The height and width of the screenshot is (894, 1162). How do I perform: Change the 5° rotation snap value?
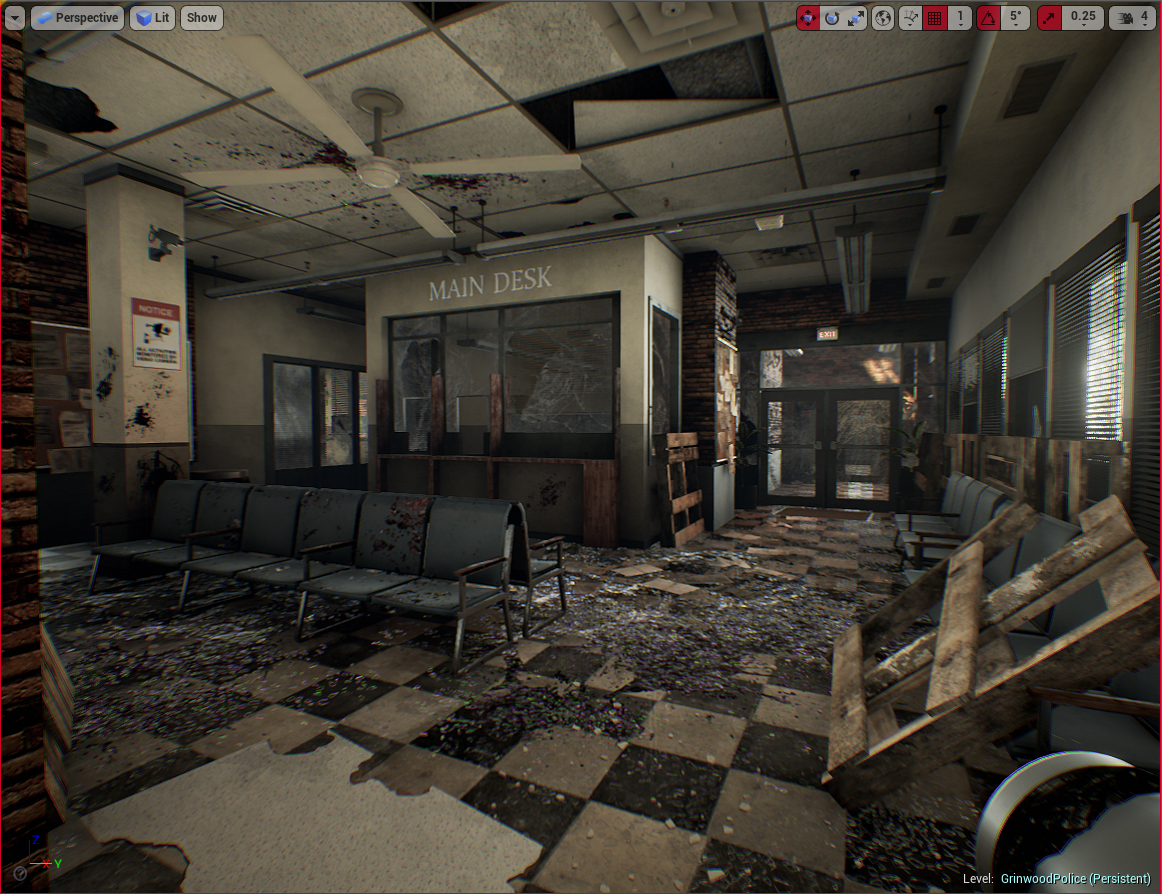coord(1015,17)
